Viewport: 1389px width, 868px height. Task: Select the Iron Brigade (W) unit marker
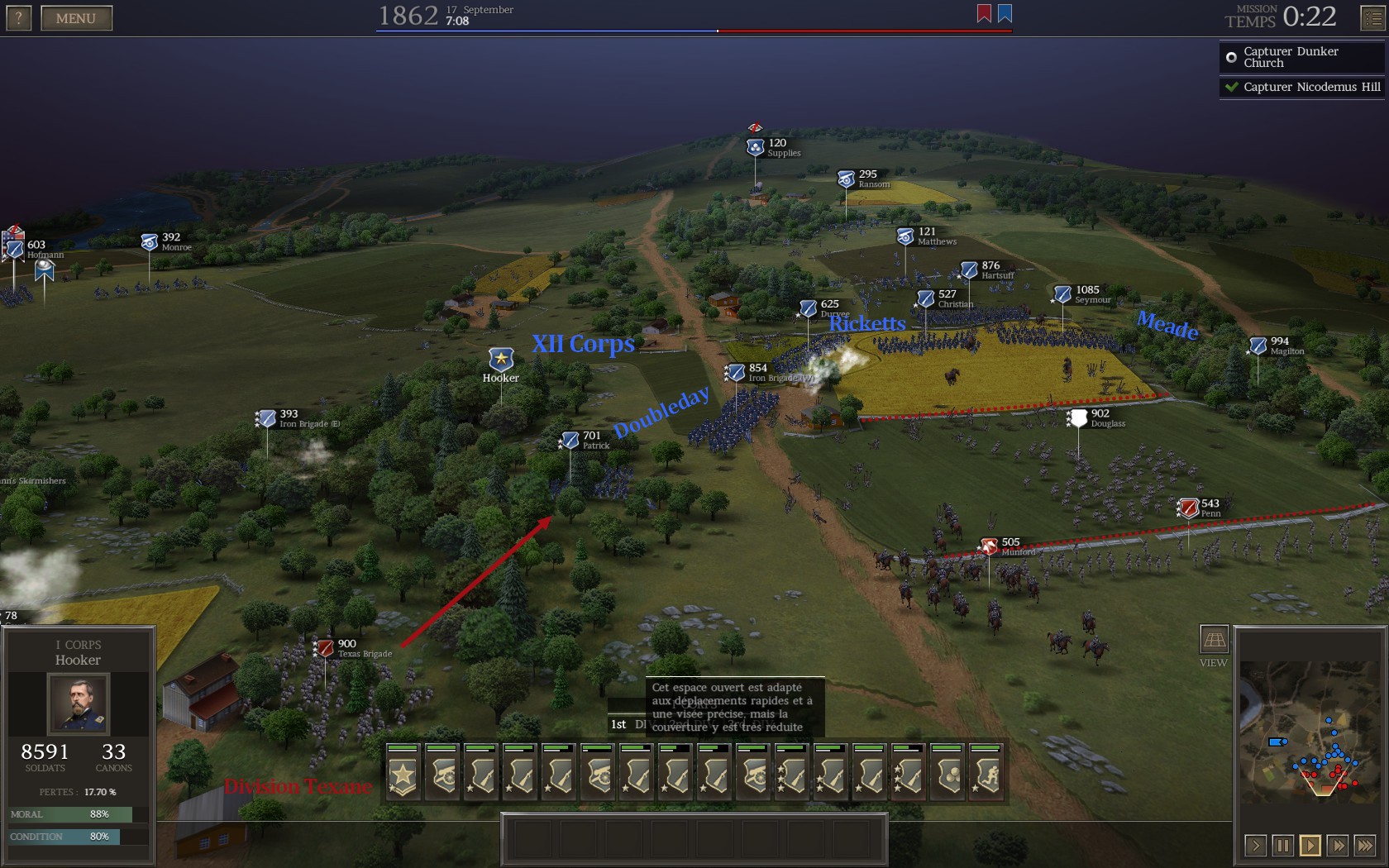[735, 373]
